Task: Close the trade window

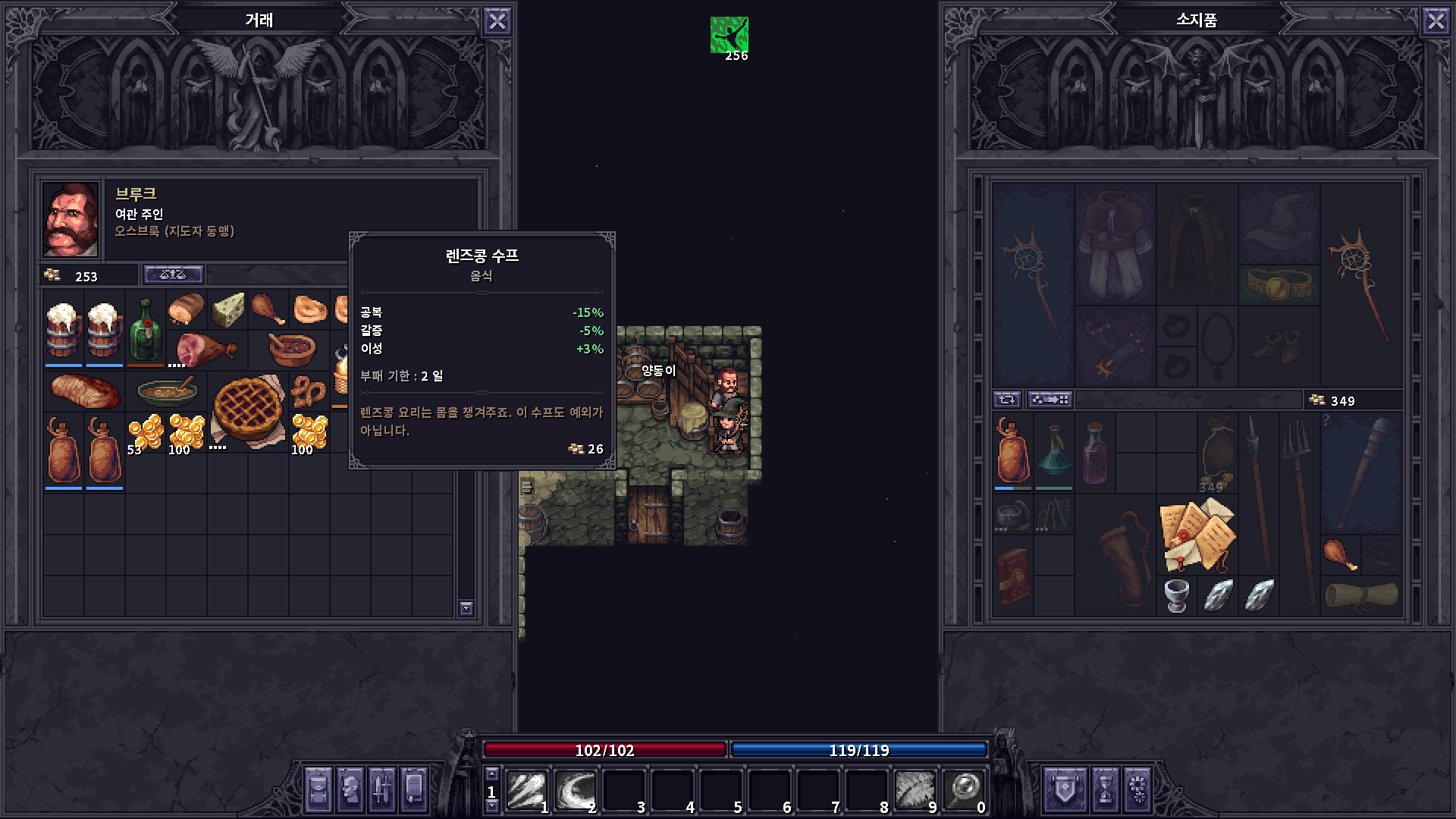Action: [497, 21]
